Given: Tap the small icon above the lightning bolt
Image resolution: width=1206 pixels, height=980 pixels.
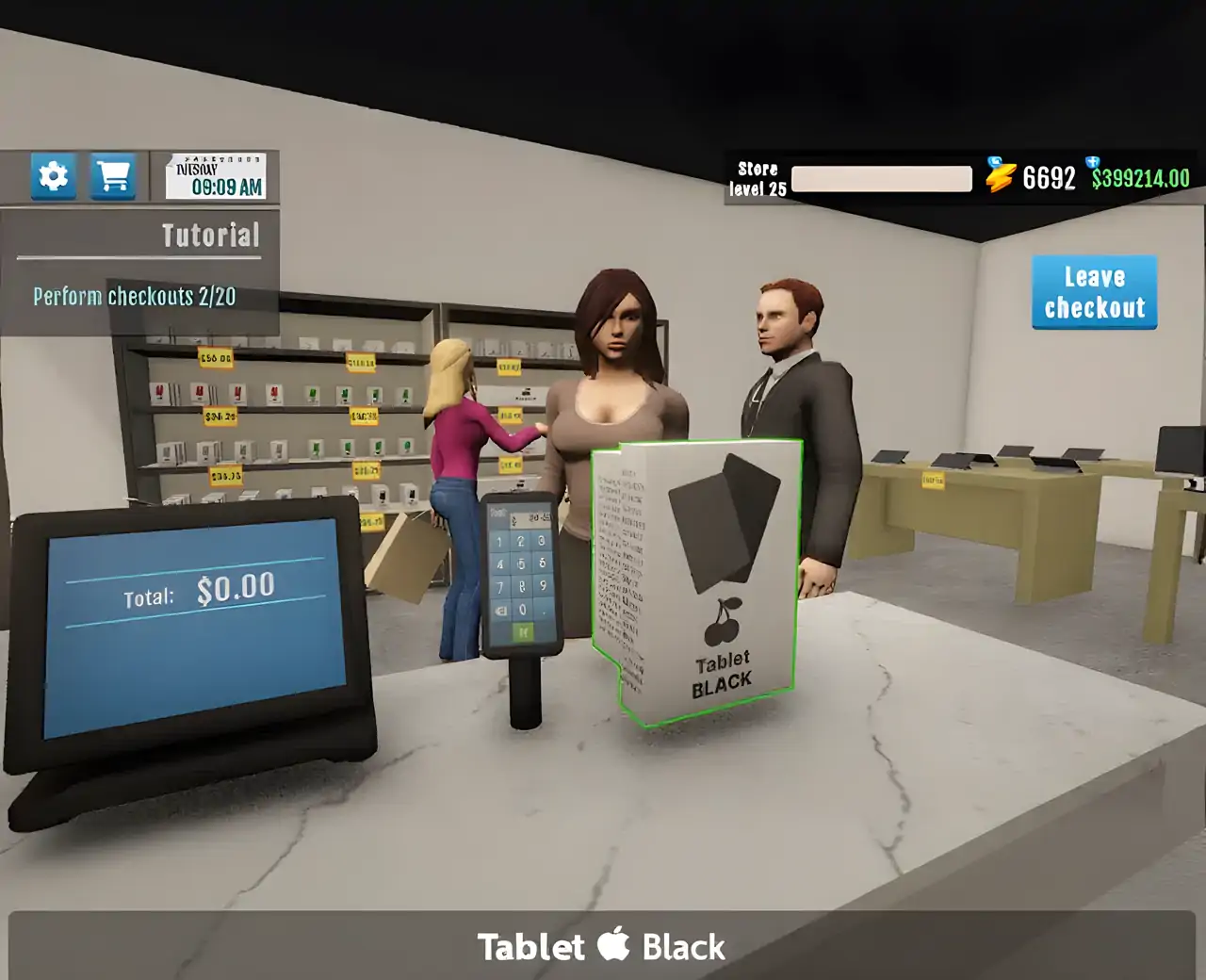Looking at the screenshot, I should pyautogui.click(x=995, y=162).
